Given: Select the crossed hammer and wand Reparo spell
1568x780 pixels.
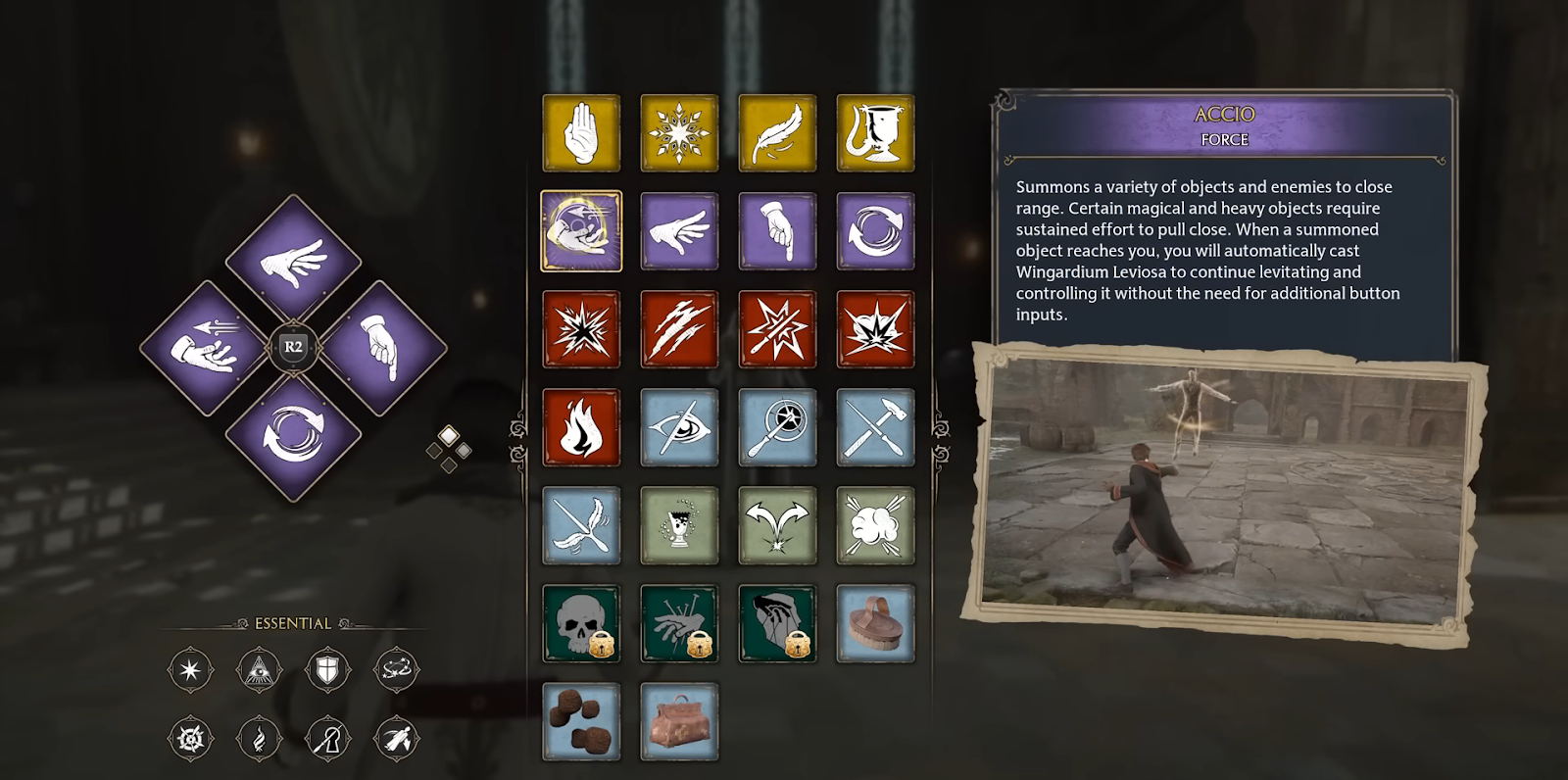Looking at the screenshot, I should (875, 427).
